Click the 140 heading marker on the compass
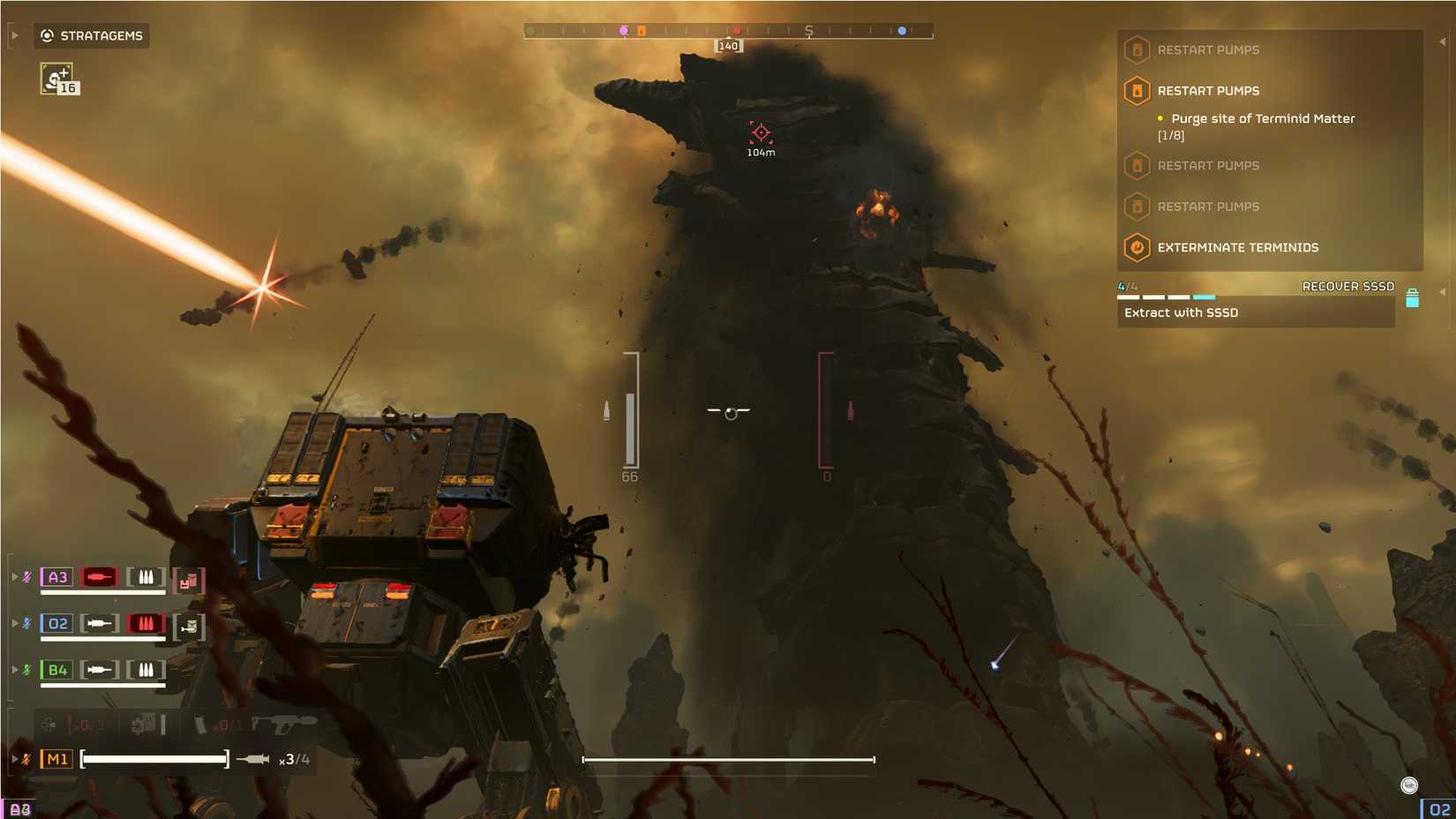 click(728, 45)
